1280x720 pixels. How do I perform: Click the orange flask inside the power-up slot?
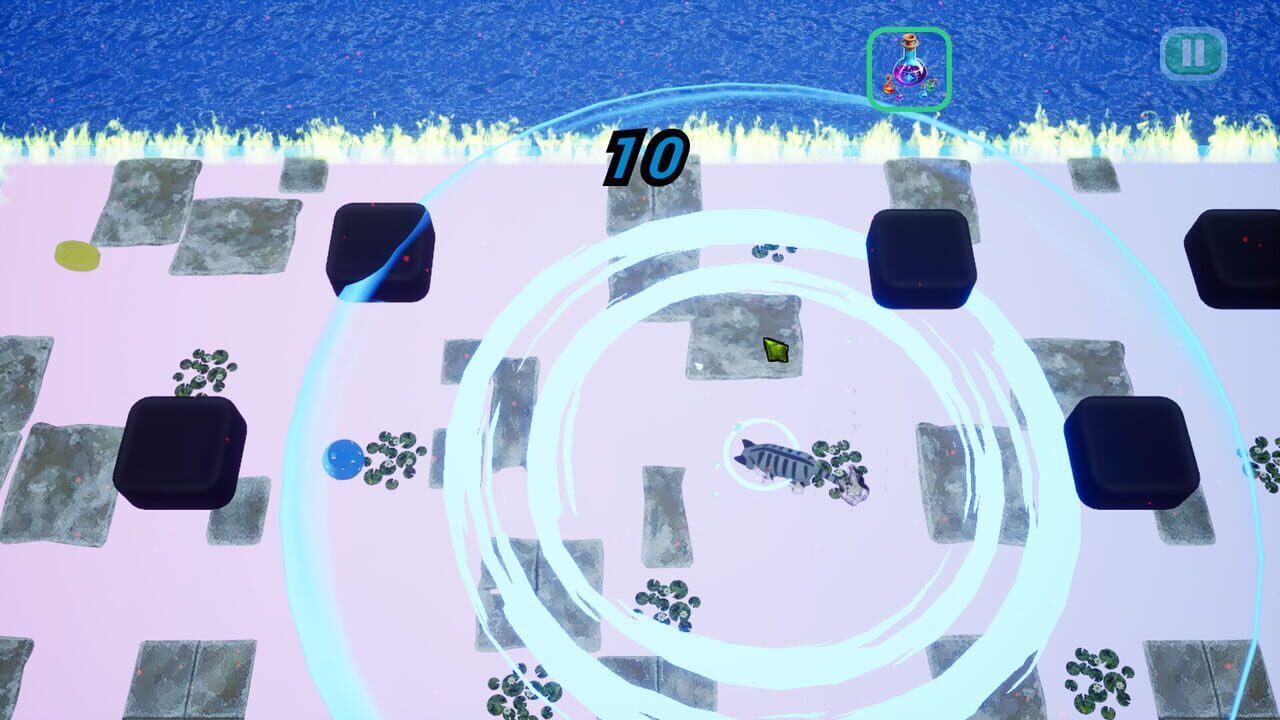tap(889, 87)
